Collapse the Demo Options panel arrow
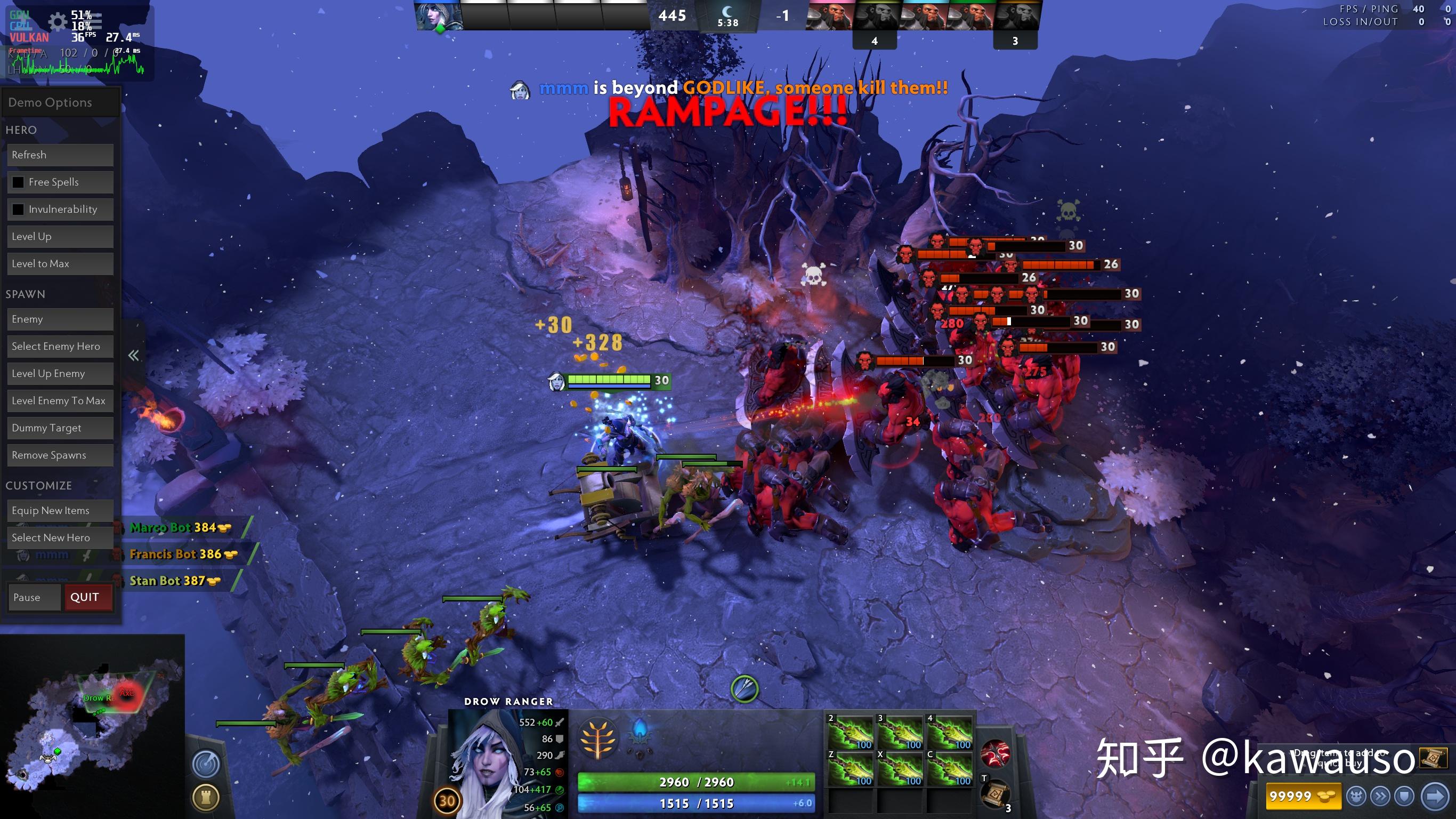 (133, 355)
